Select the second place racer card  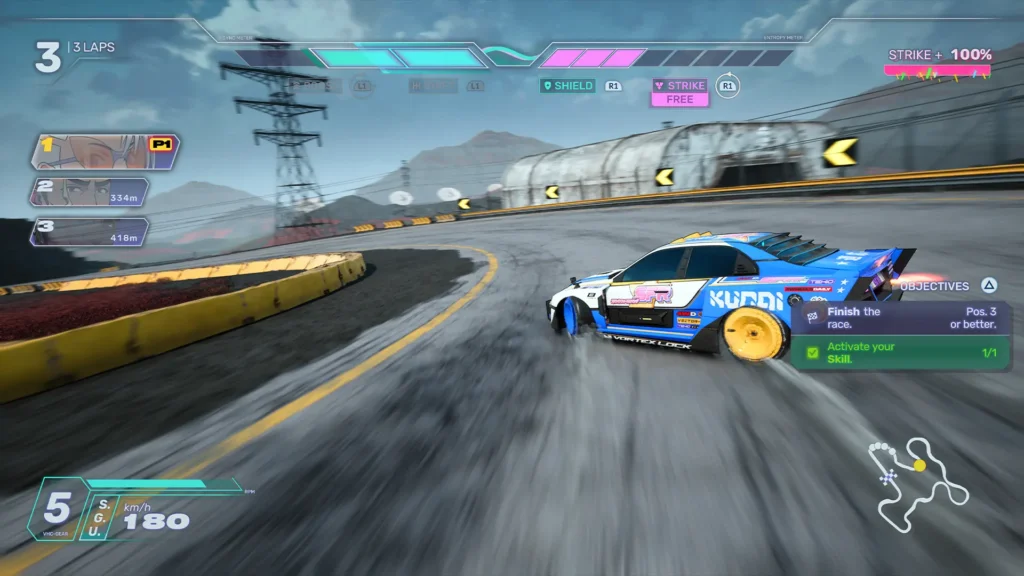90,191
